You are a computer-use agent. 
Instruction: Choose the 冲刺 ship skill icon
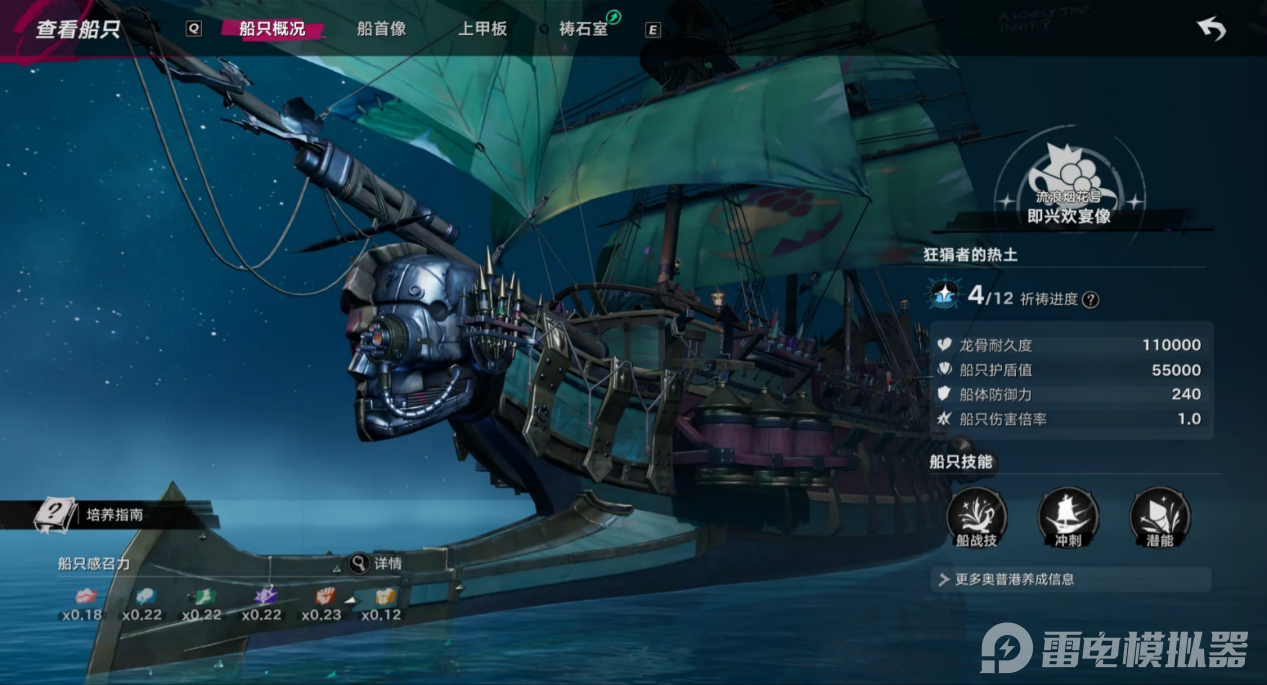pyautogui.click(x=1068, y=517)
